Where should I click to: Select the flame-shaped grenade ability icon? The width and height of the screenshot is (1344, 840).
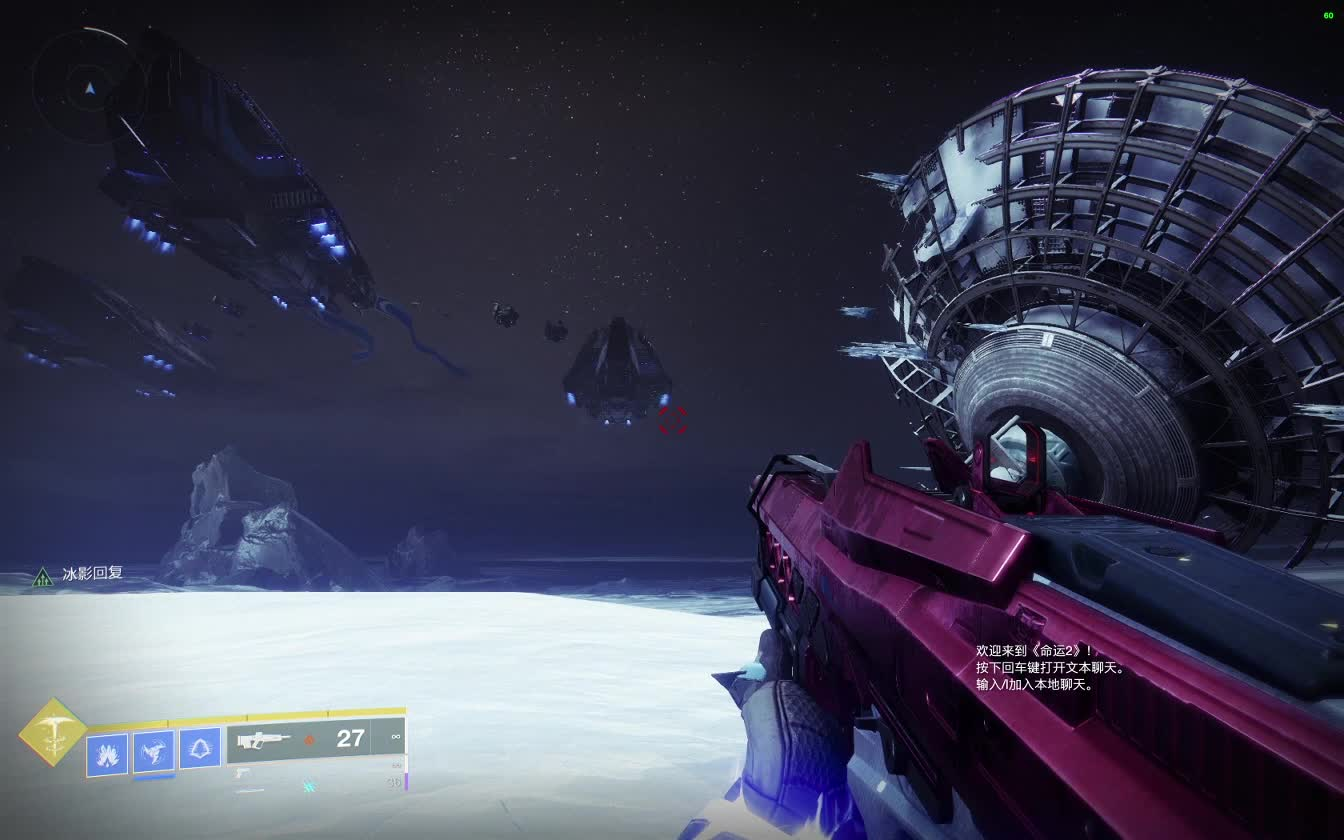(107, 754)
